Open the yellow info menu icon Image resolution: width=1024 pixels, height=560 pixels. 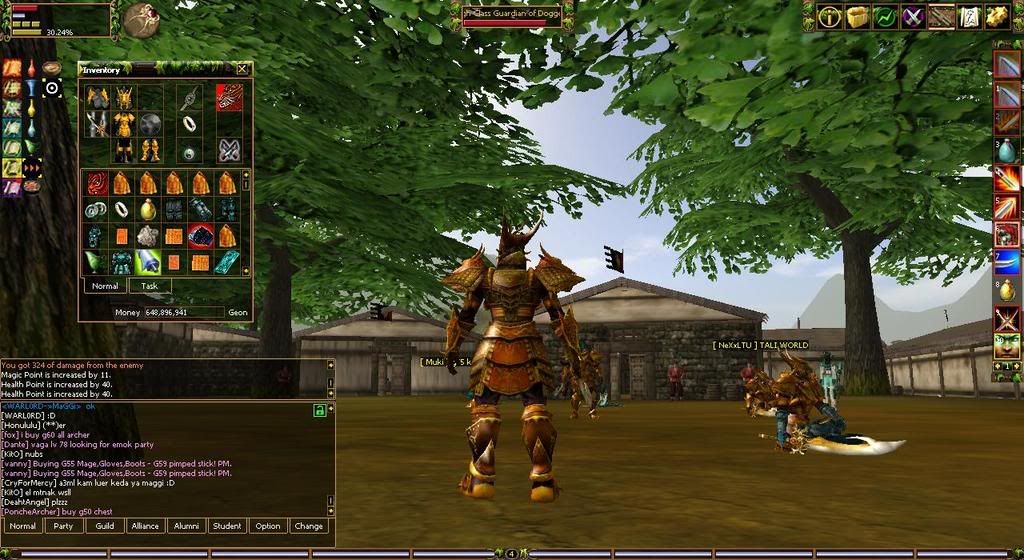(x=829, y=16)
